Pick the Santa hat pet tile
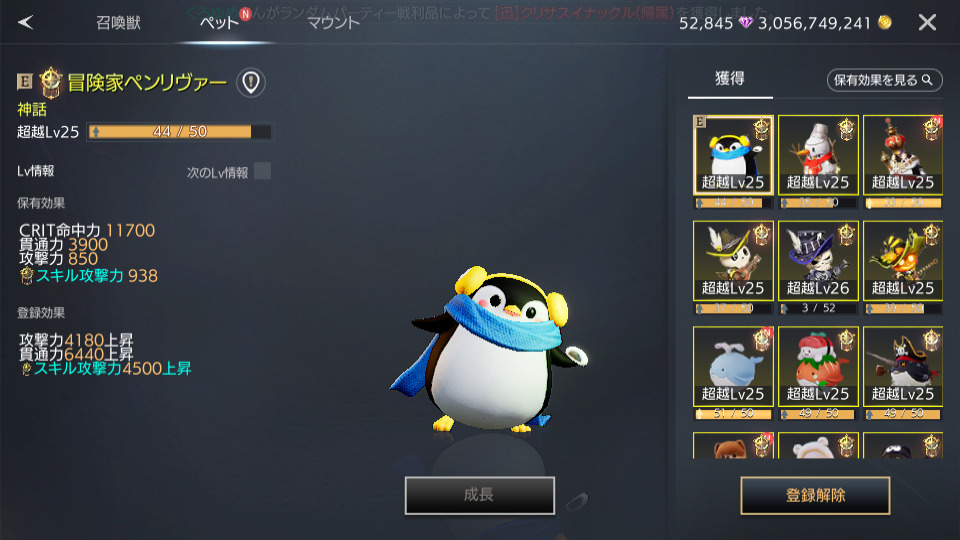This screenshot has width=960, height=540. (818, 366)
